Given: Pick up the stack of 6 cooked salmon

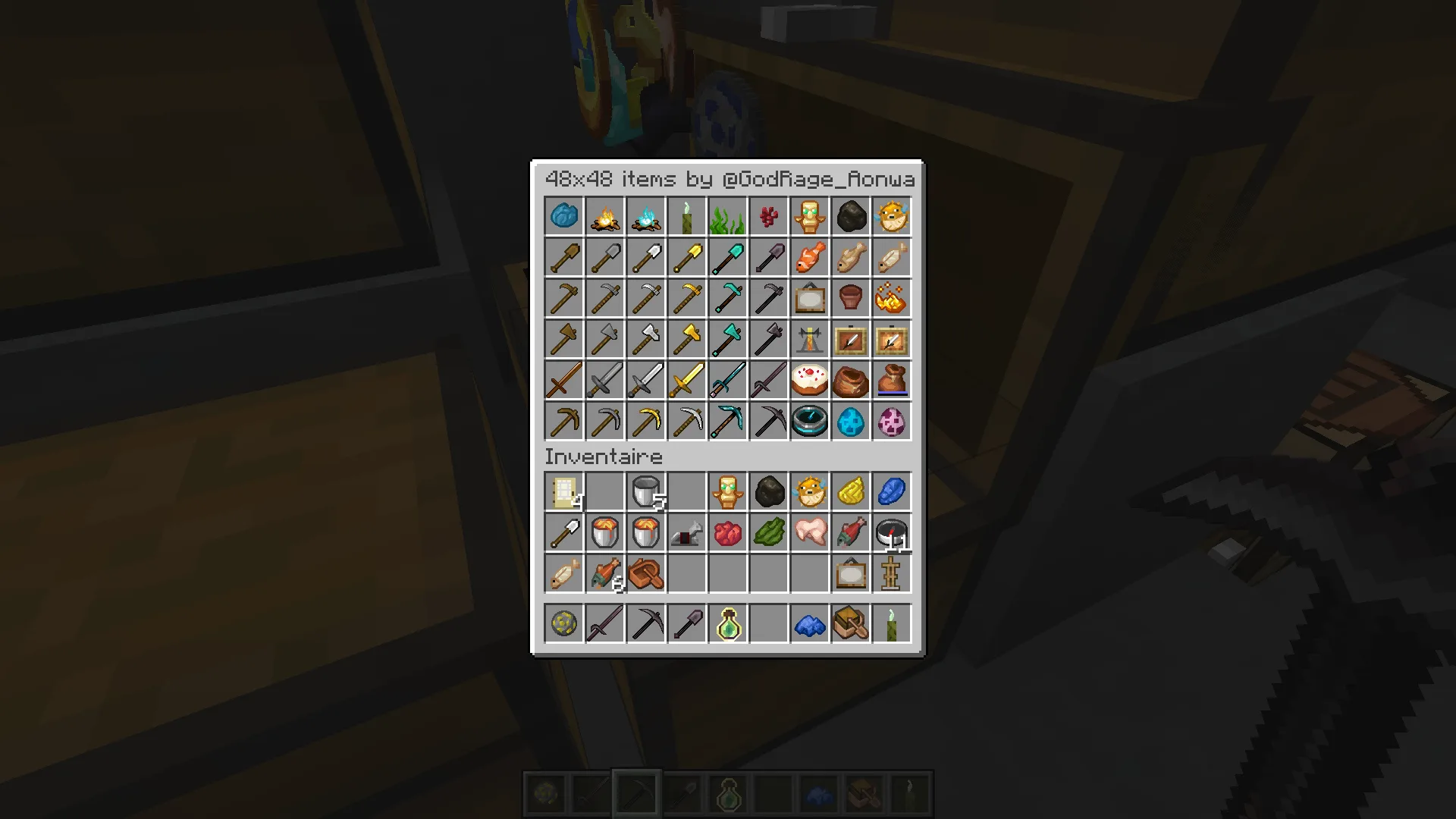Looking at the screenshot, I should pyautogui.click(x=604, y=573).
